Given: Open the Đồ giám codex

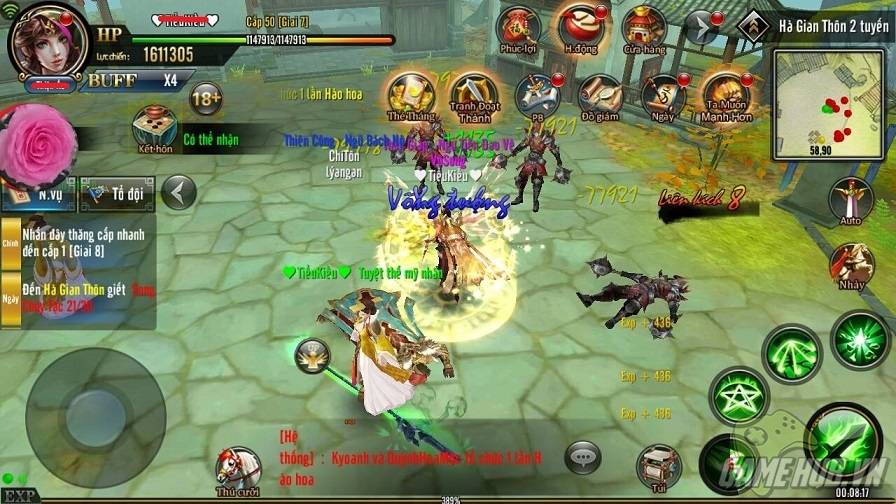Looking at the screenshot, I should (600, 95).
